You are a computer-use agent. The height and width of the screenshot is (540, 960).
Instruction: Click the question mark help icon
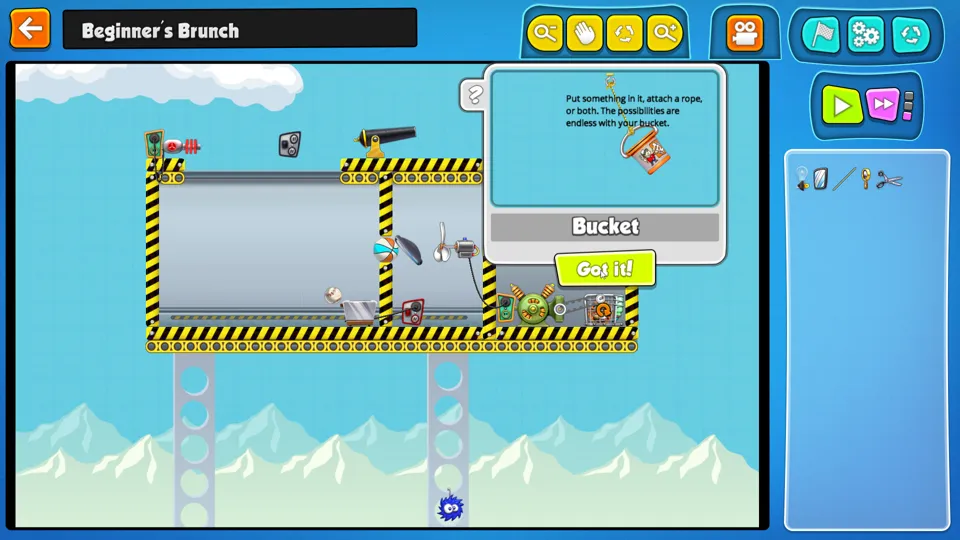coord(475,96)
